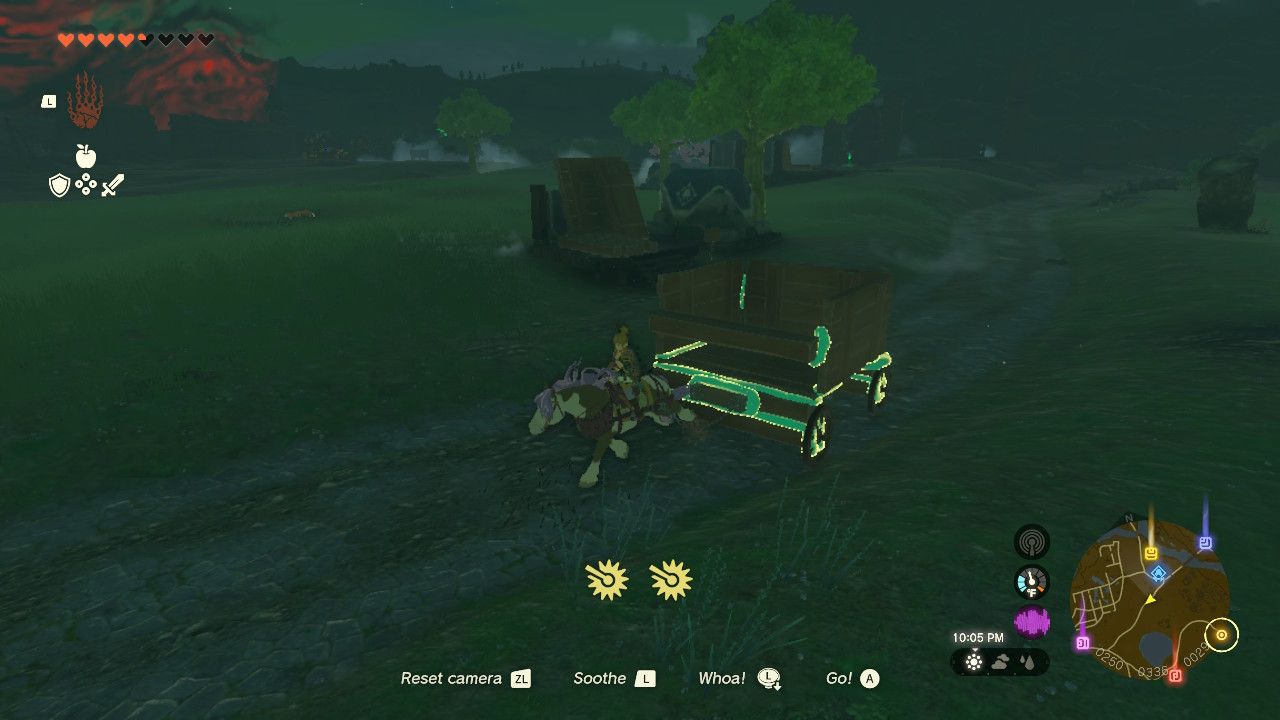Click the shield icon in the HUD
Image resolution: width=1280 pixels, height=720 pixels.
[x=59, y=185]
